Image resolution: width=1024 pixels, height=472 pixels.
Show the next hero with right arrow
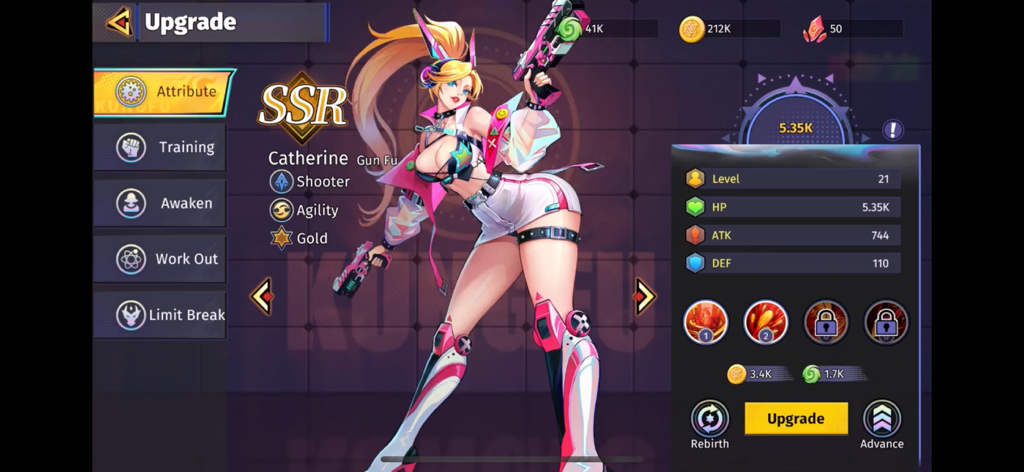645,295
